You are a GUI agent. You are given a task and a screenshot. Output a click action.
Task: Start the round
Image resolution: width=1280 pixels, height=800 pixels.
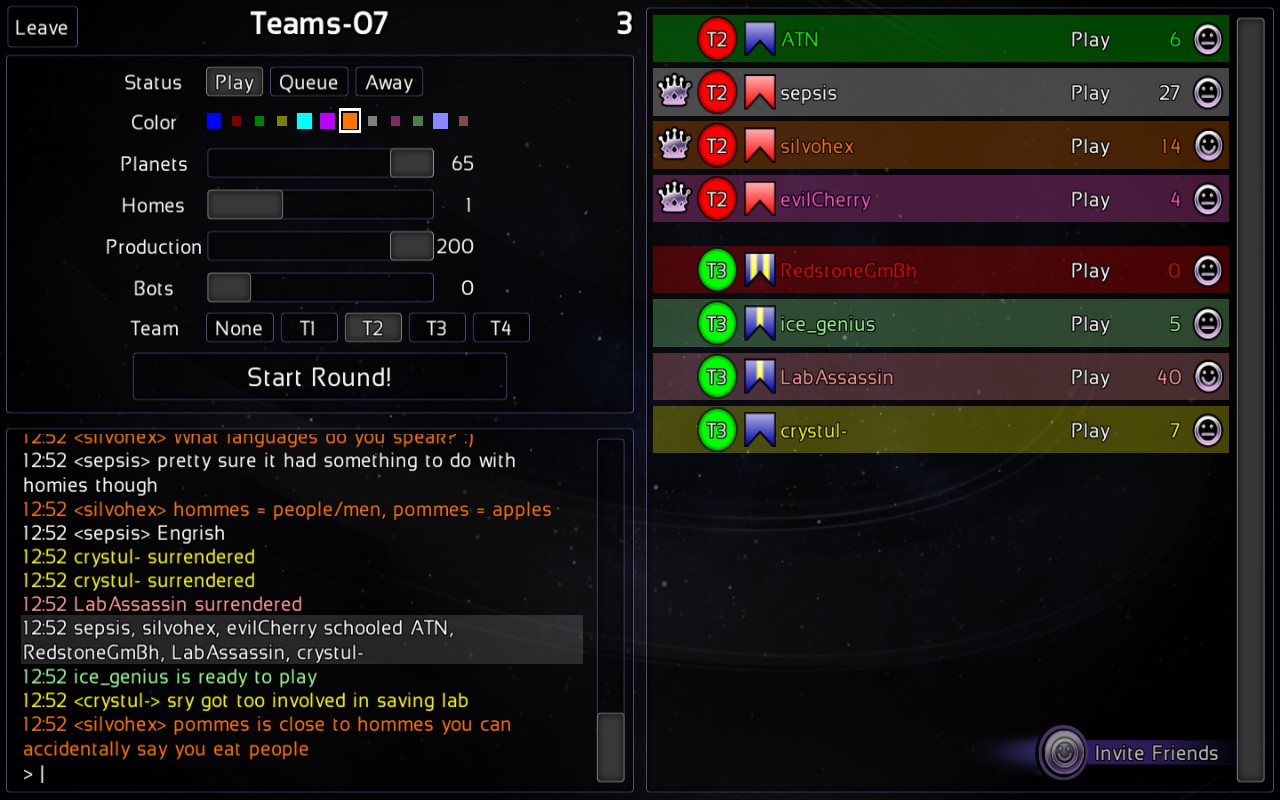(320, 377)
